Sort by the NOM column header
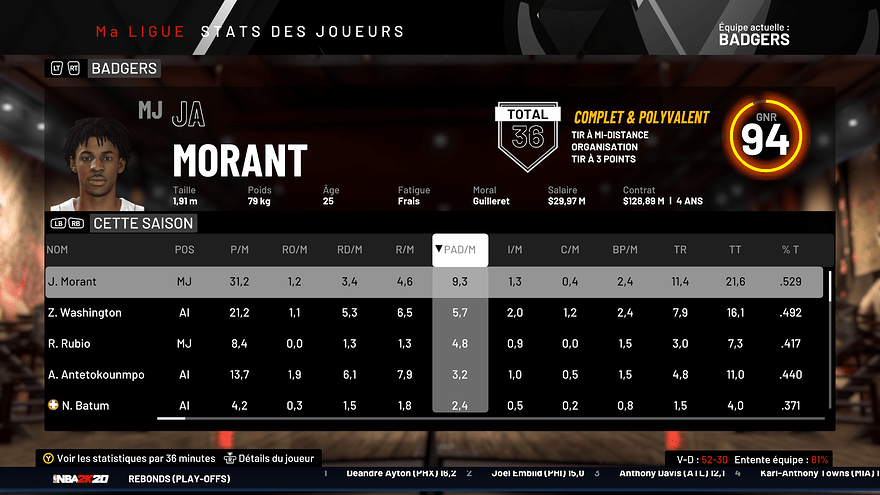 pos(58,250)
